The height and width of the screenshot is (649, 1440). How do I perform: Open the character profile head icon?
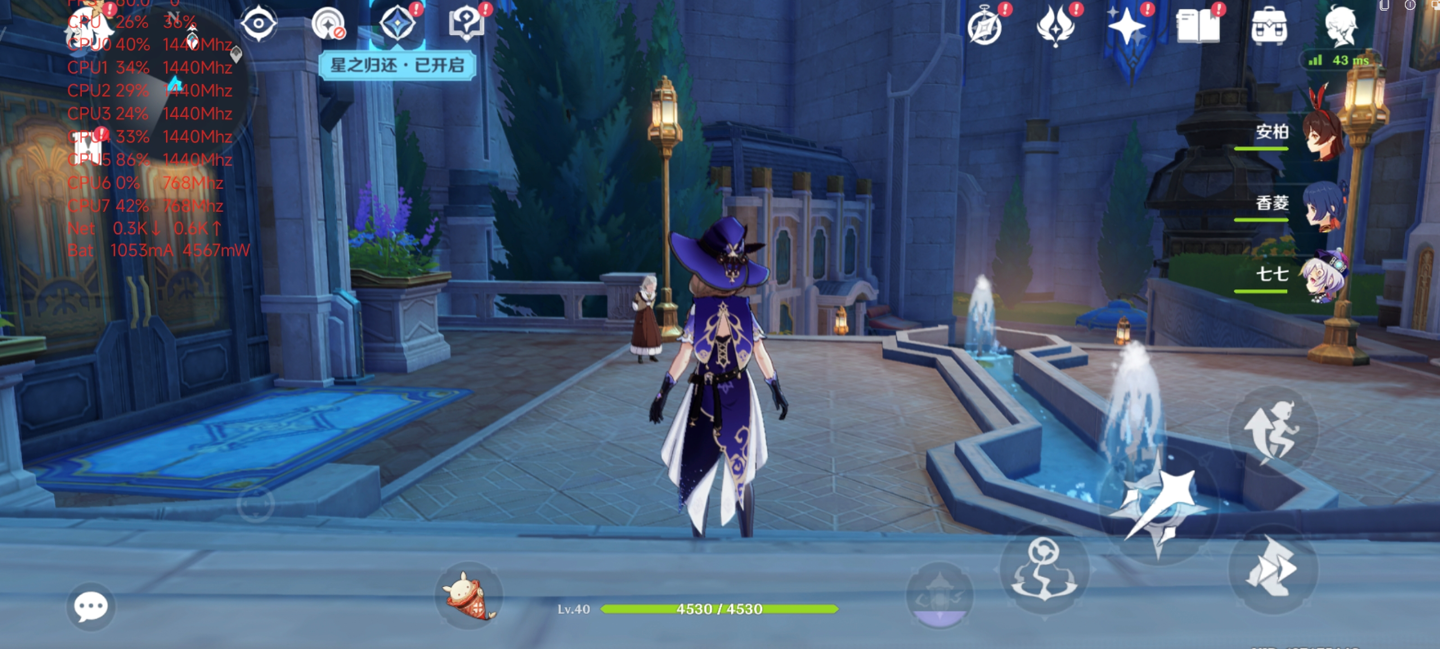pyautogui.click(x=1340, y=27)
